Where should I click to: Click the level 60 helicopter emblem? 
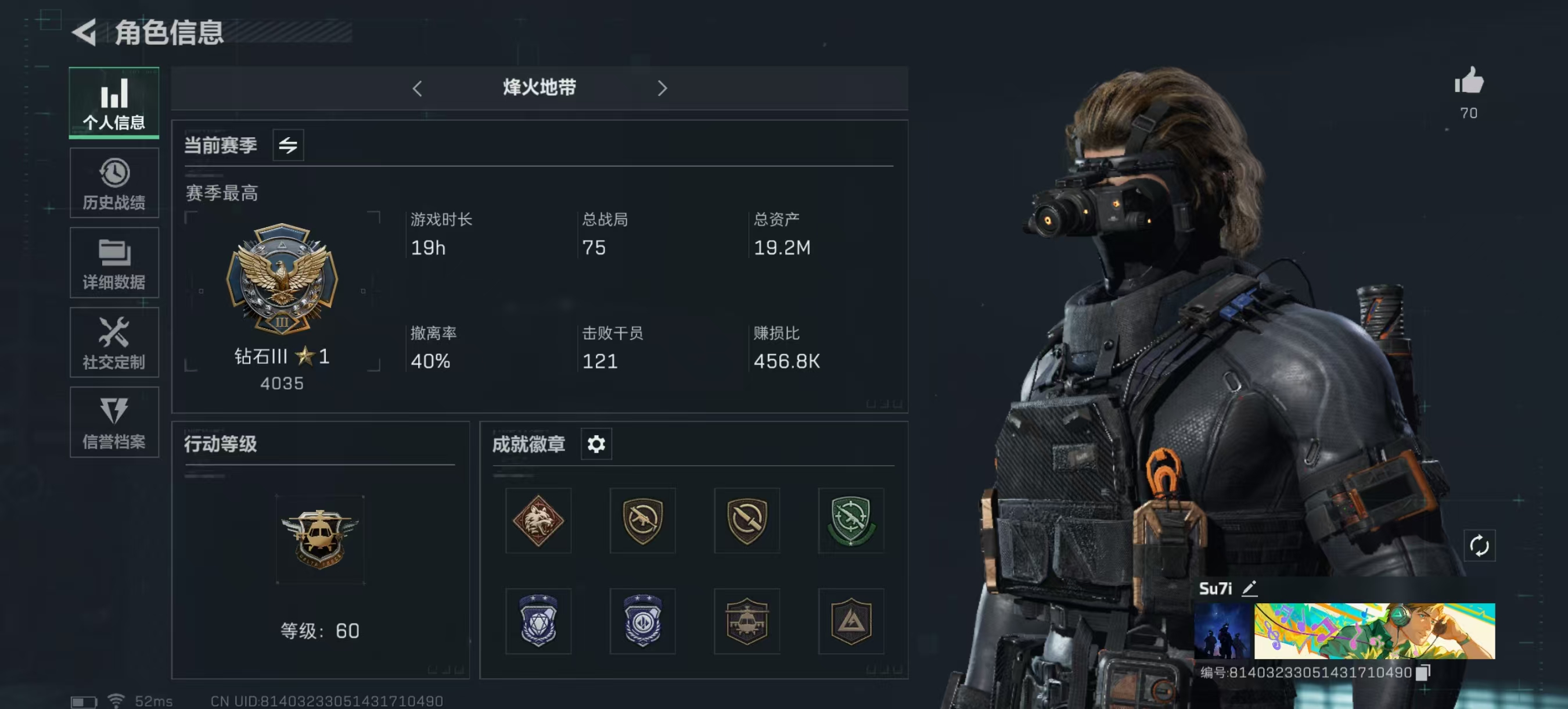pyautogui.click(x=319, y=539)
